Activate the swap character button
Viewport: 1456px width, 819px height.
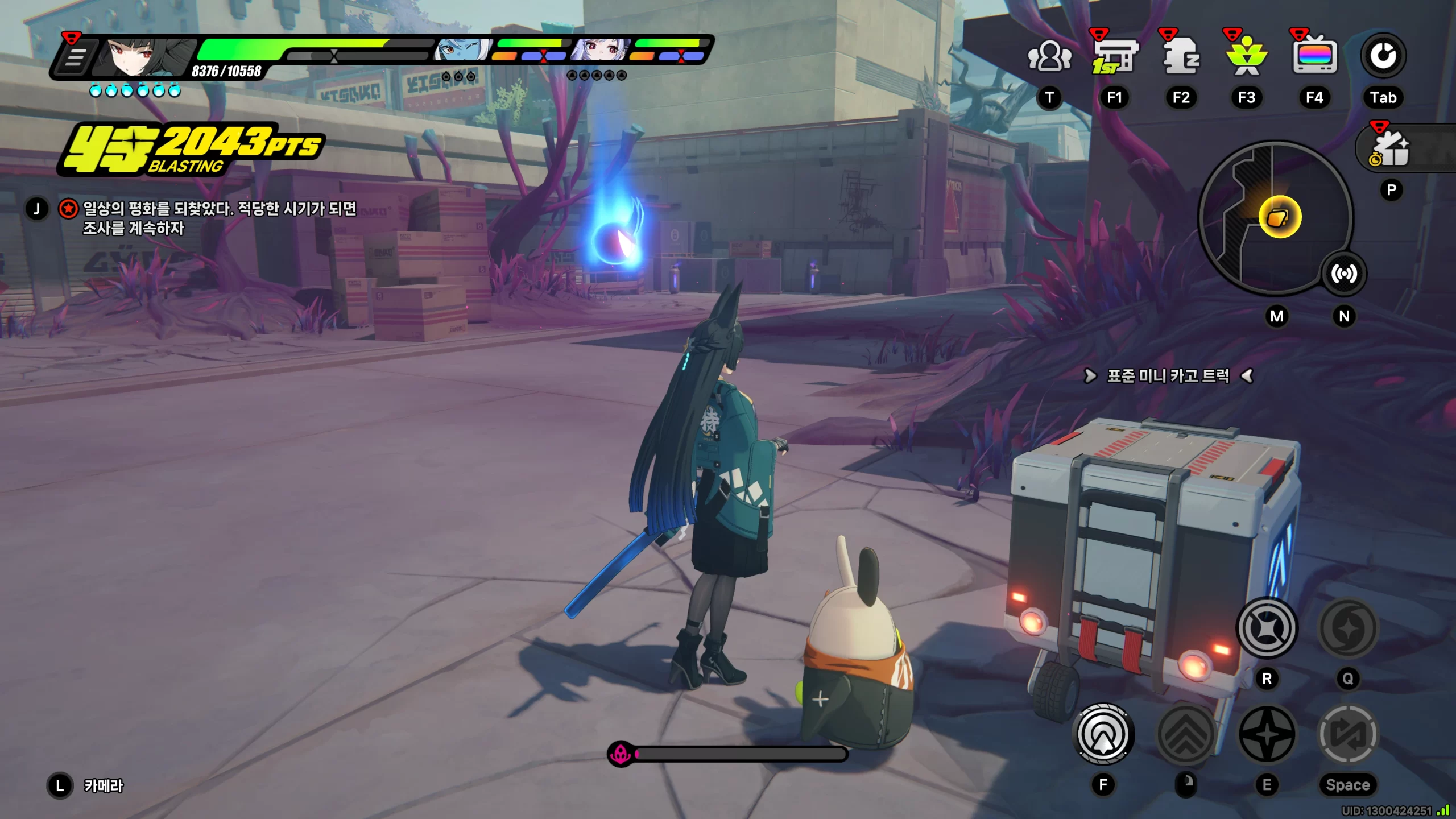[x=1348, y=734]
